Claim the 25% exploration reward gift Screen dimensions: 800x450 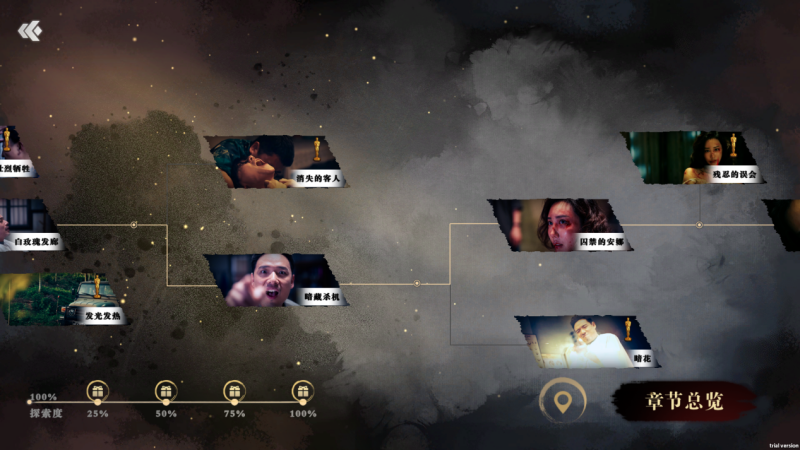(x=97, y=391)
